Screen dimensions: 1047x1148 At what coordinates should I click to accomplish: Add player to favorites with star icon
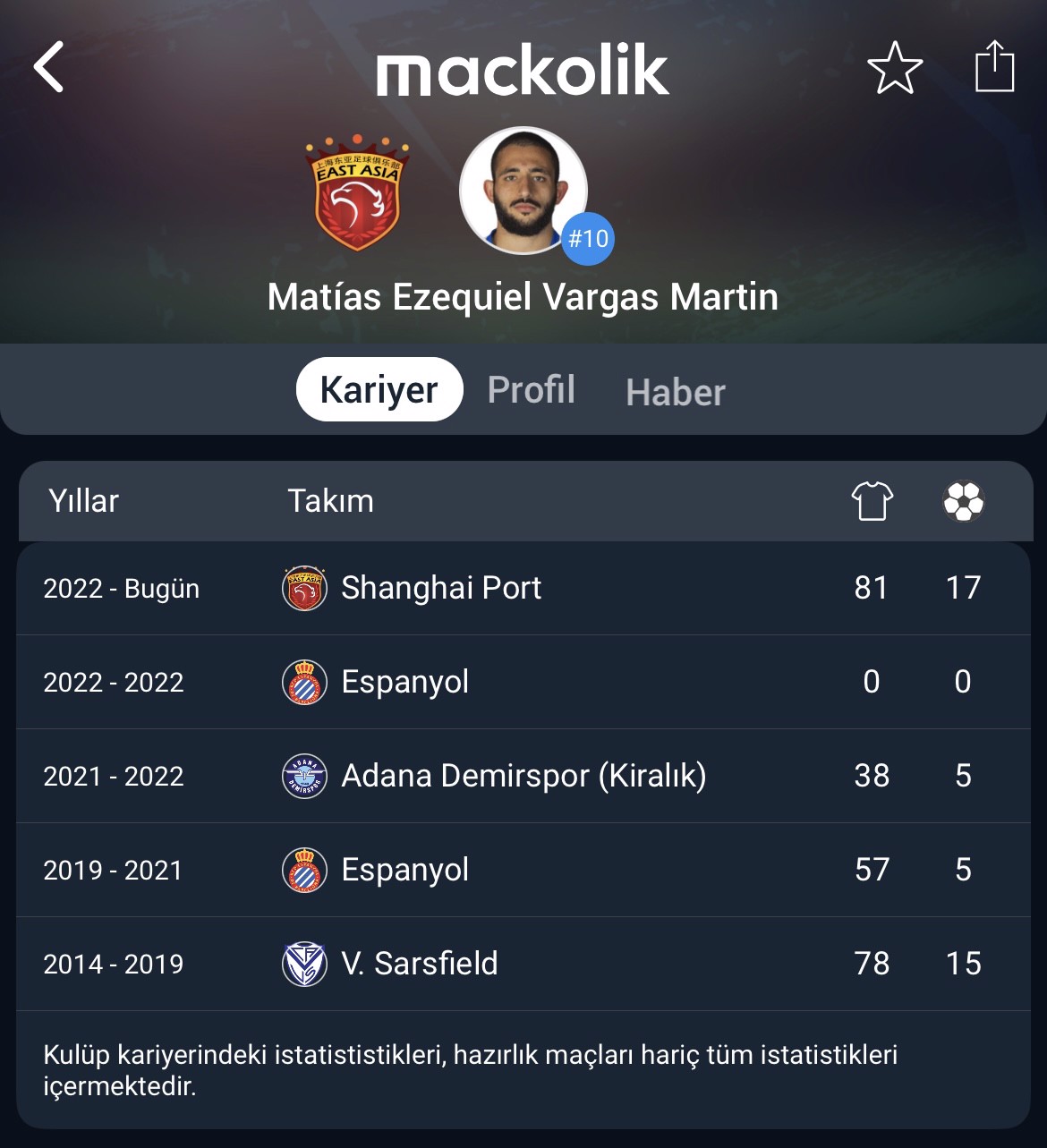coord(895,68)
